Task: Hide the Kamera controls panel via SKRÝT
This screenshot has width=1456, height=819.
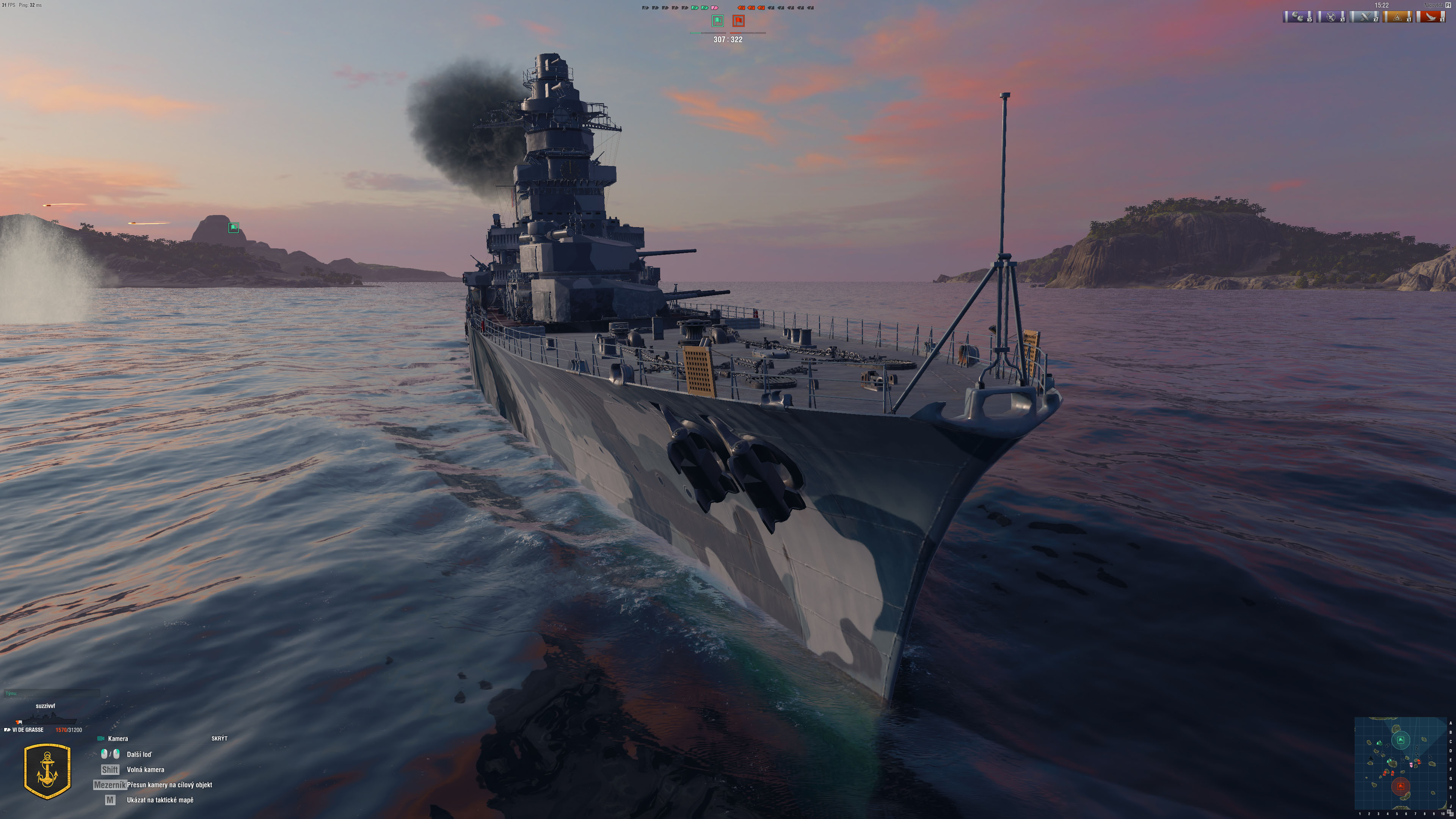Action: (x=219, y=738)
